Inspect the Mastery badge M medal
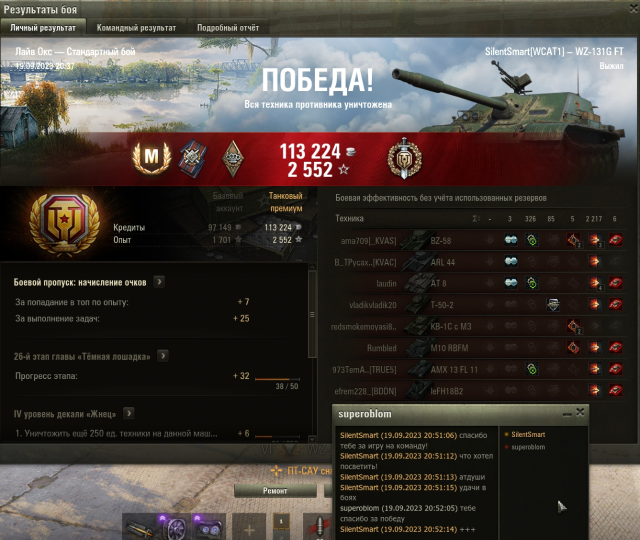This screenshot has height=540, width=640. [152, 156]
